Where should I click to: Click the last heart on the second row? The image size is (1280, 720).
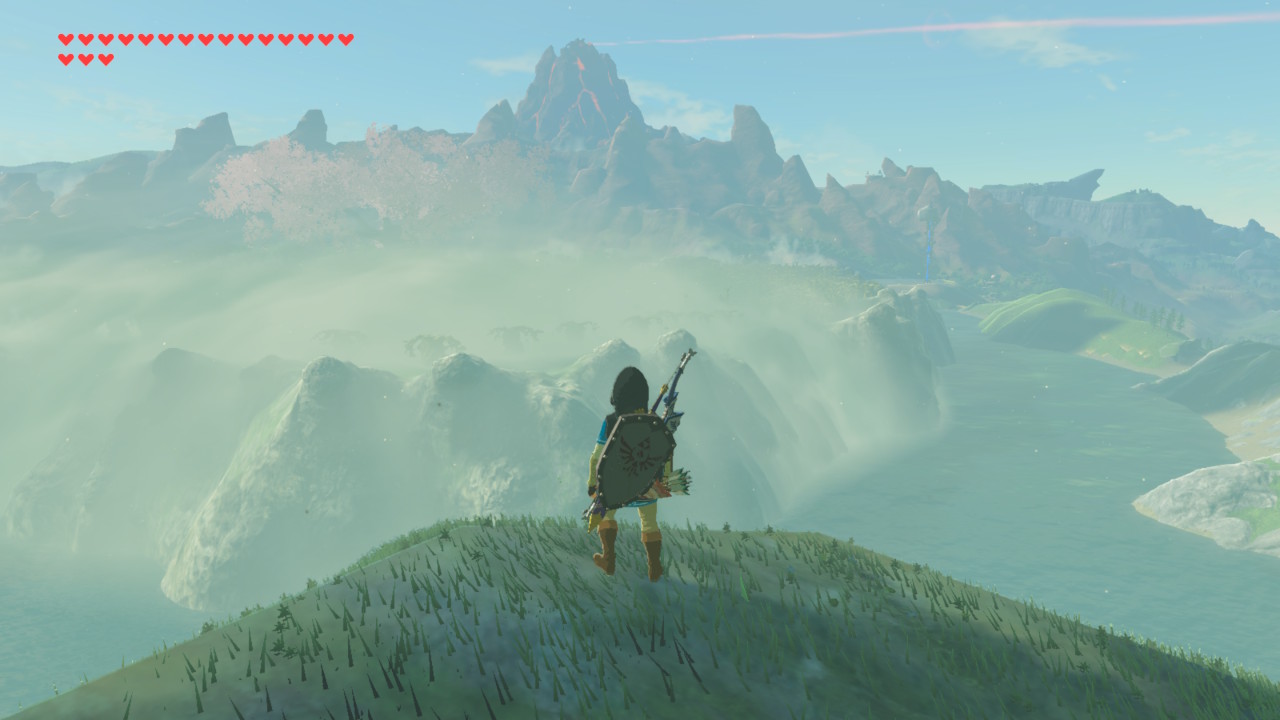[x=106, y=60]
